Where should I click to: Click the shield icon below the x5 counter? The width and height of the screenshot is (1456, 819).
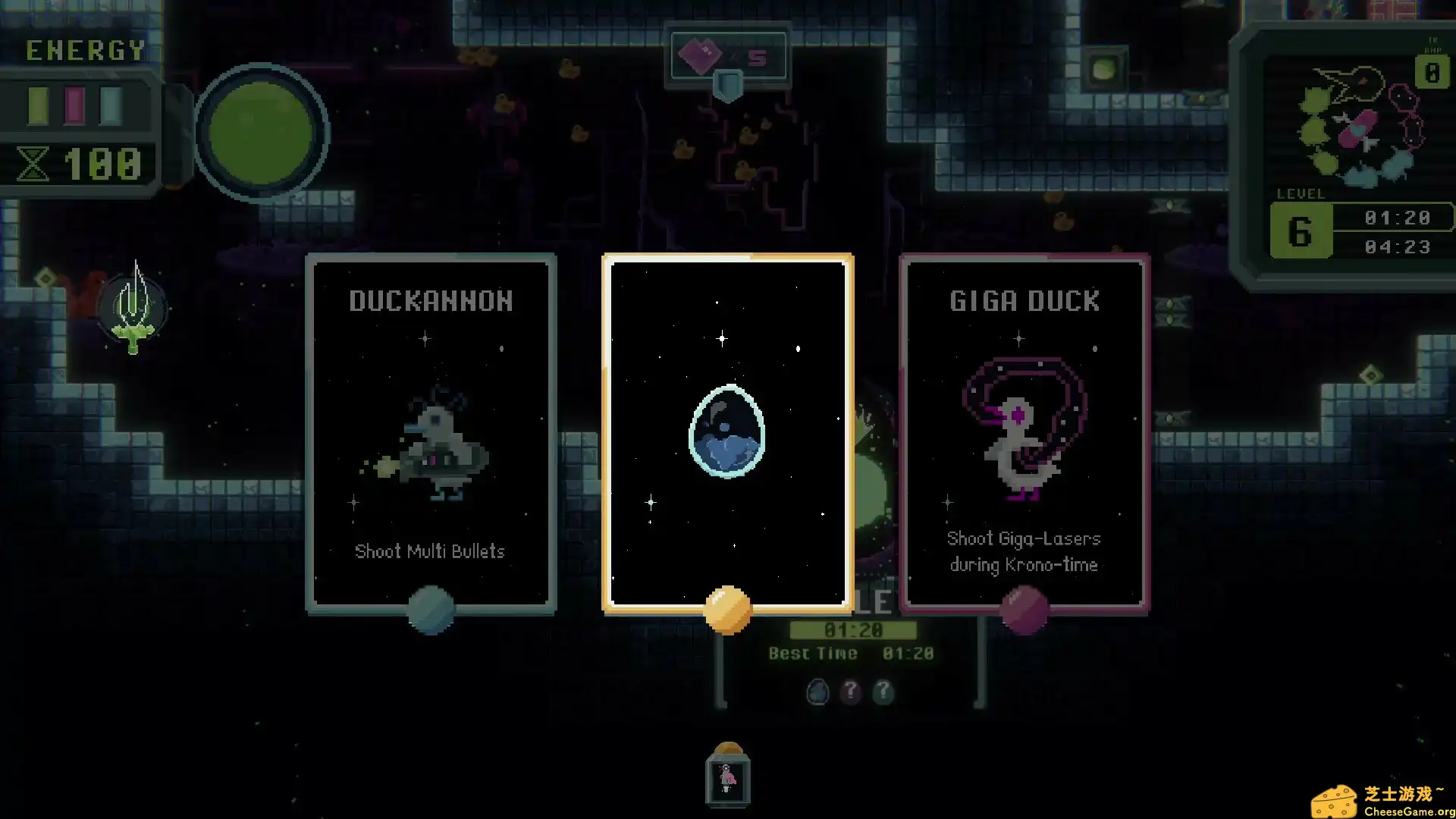click(727, 87)
